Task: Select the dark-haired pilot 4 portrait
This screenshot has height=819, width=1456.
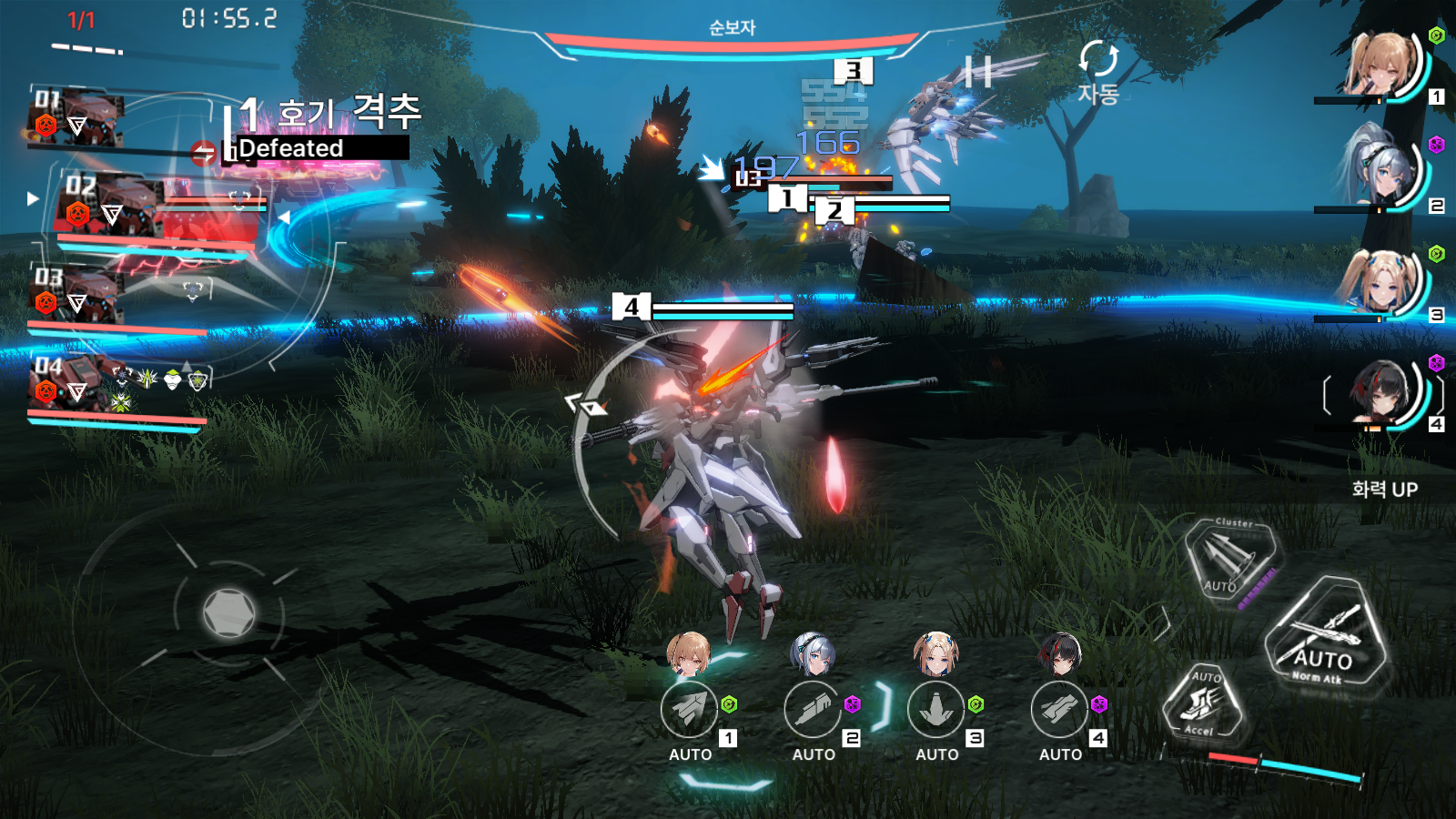Action: (x=1381, y=393)
